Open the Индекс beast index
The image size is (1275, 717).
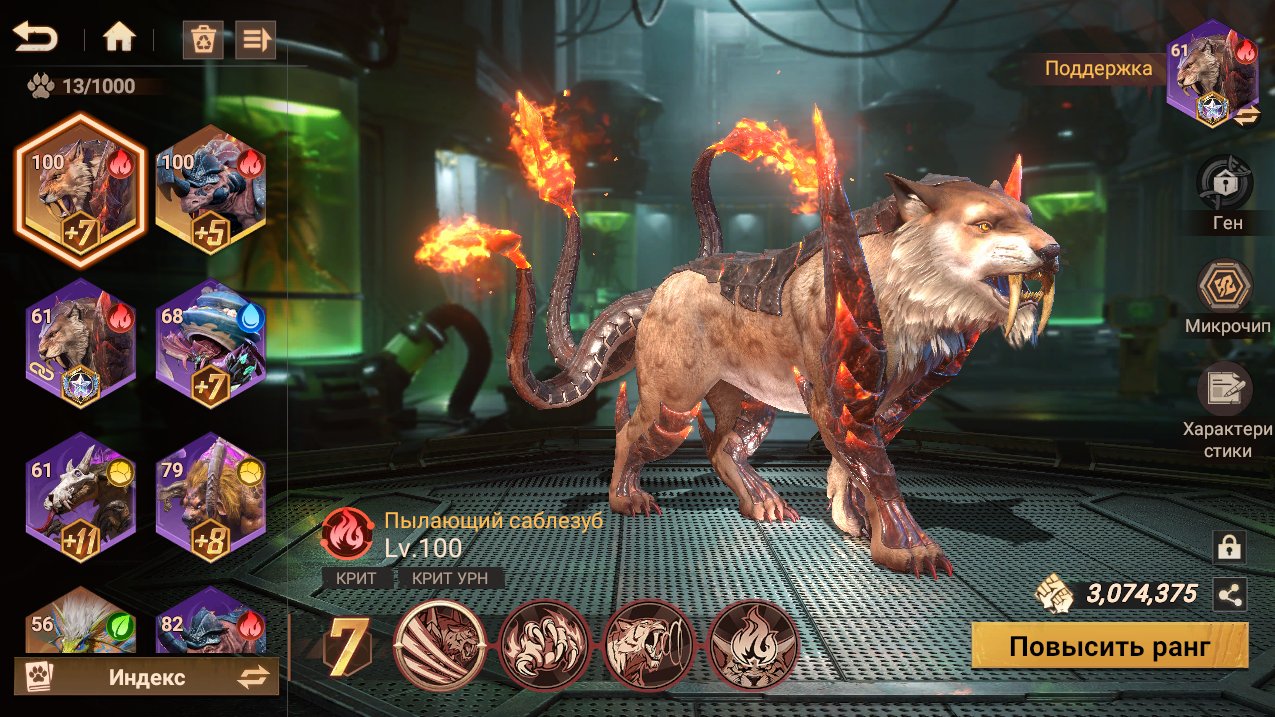[146, 677]
